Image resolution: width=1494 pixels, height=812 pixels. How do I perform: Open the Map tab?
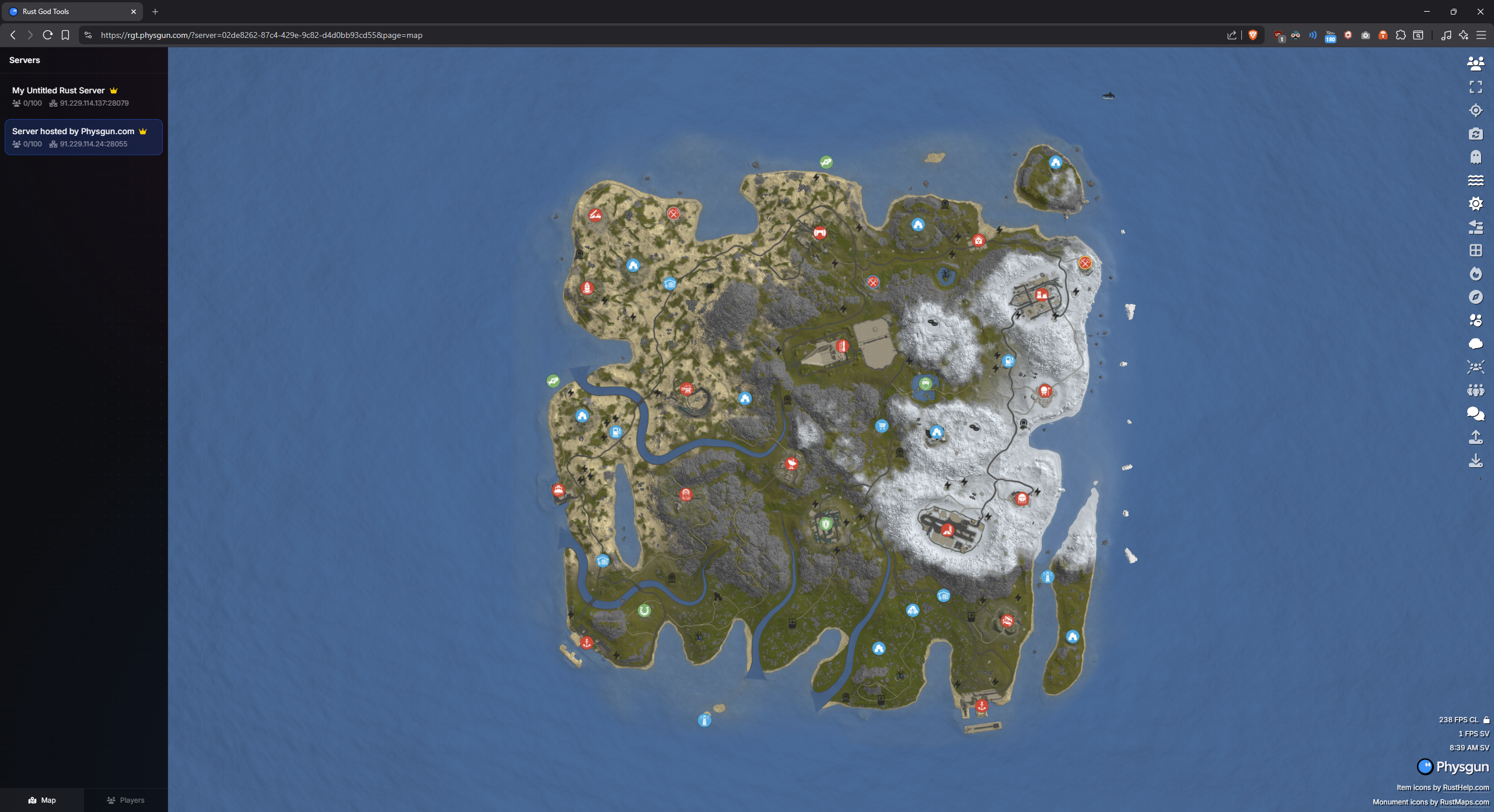pyautogui.click(x=42, y=800)
